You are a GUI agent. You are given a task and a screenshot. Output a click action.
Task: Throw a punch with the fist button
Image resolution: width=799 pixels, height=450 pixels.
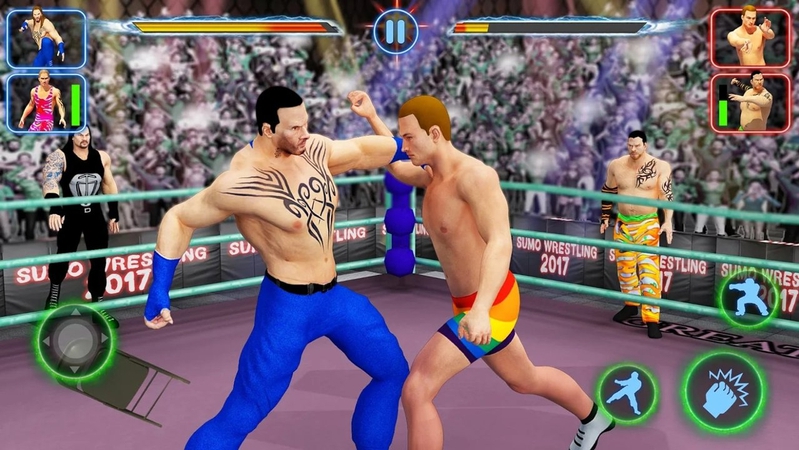tap(723, 393)
